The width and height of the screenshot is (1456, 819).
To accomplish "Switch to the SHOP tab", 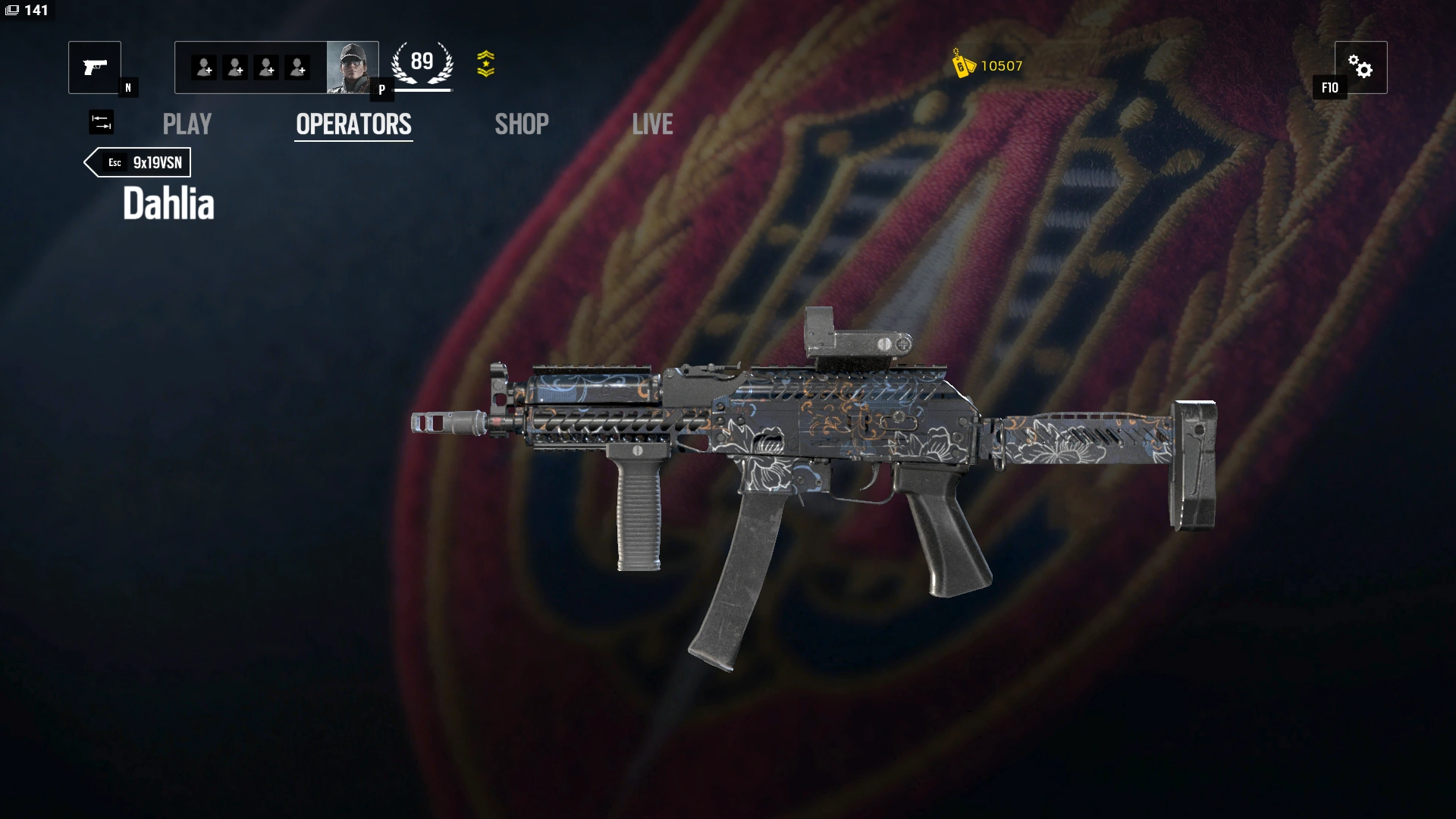I will (x=521, y=124).
